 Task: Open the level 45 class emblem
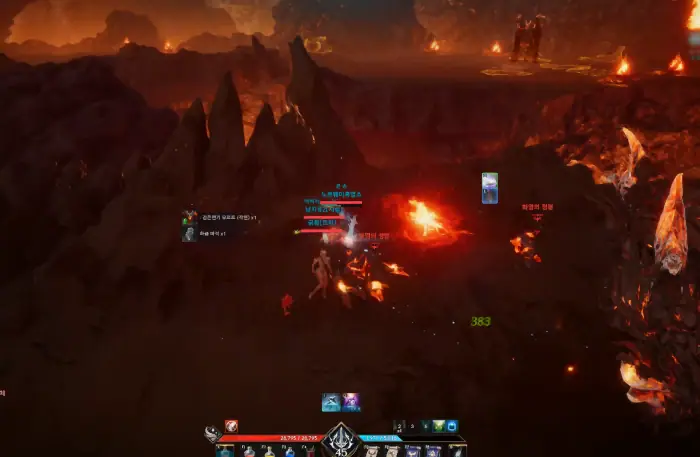[x=341, y=439]
